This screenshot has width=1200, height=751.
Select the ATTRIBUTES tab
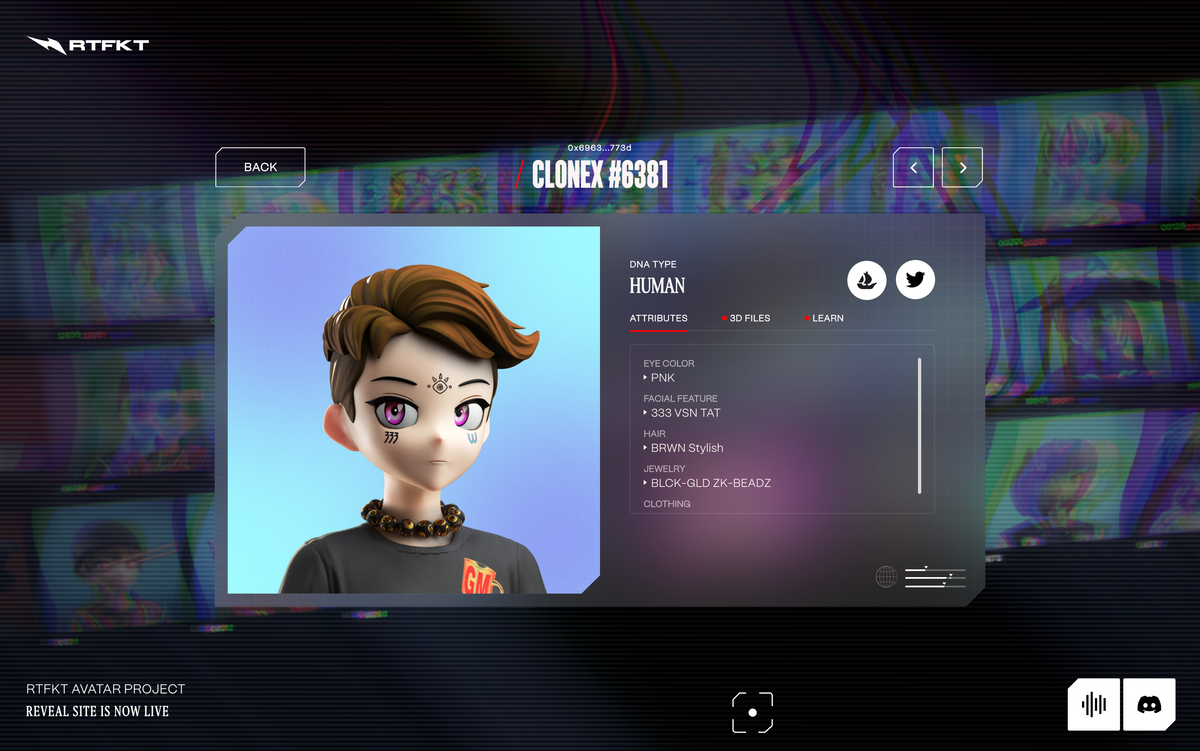[x=658, y=318]
